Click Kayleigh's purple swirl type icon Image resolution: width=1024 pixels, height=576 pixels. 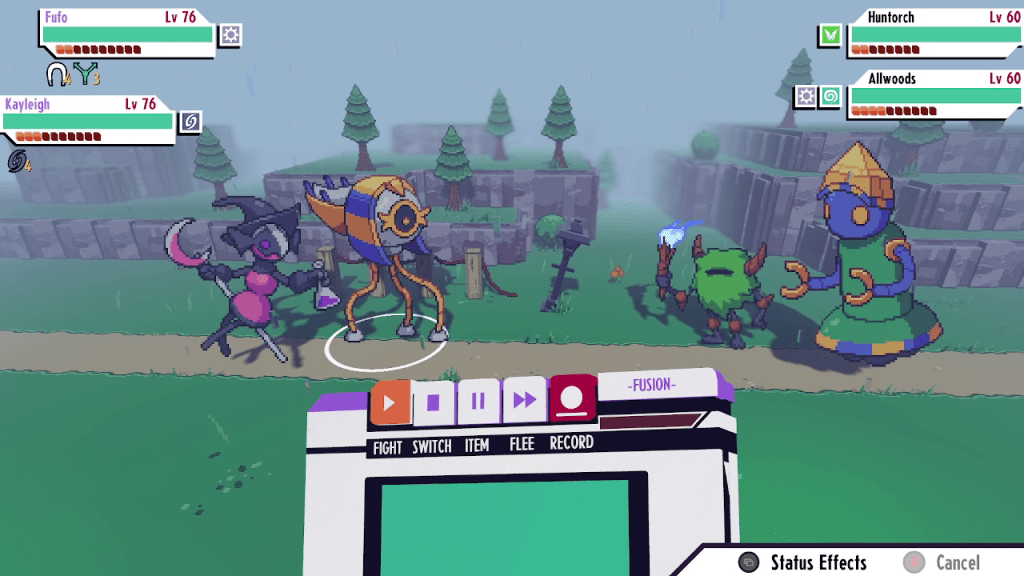pyautogui.click(x=190, y=121)
